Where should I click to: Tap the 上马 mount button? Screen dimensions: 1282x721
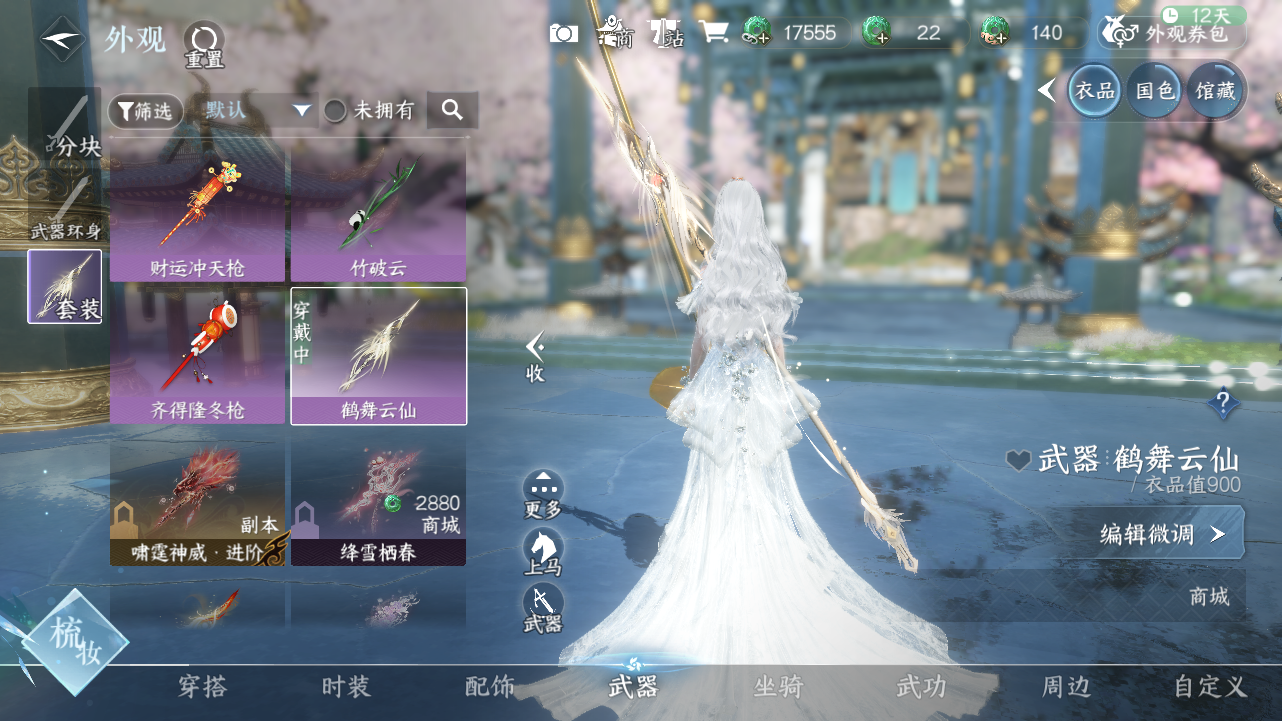click(x=543, y=551)
